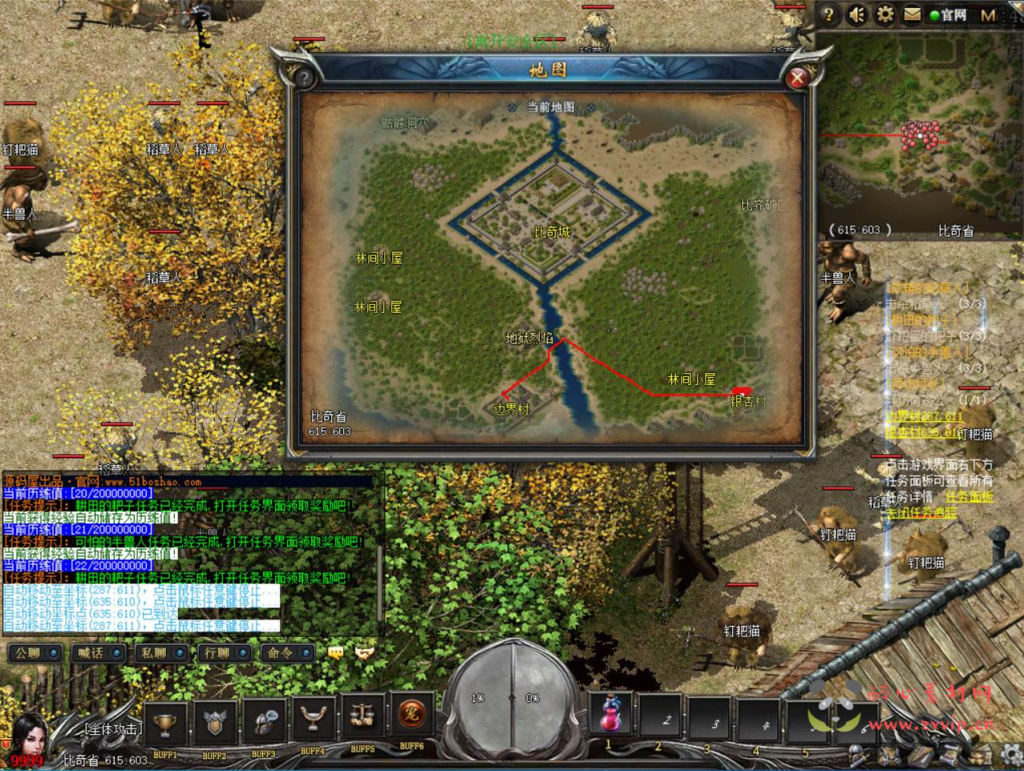The image size is (1024, 771).
Task: Open the mail envelope icon
Action: [912, 14]
